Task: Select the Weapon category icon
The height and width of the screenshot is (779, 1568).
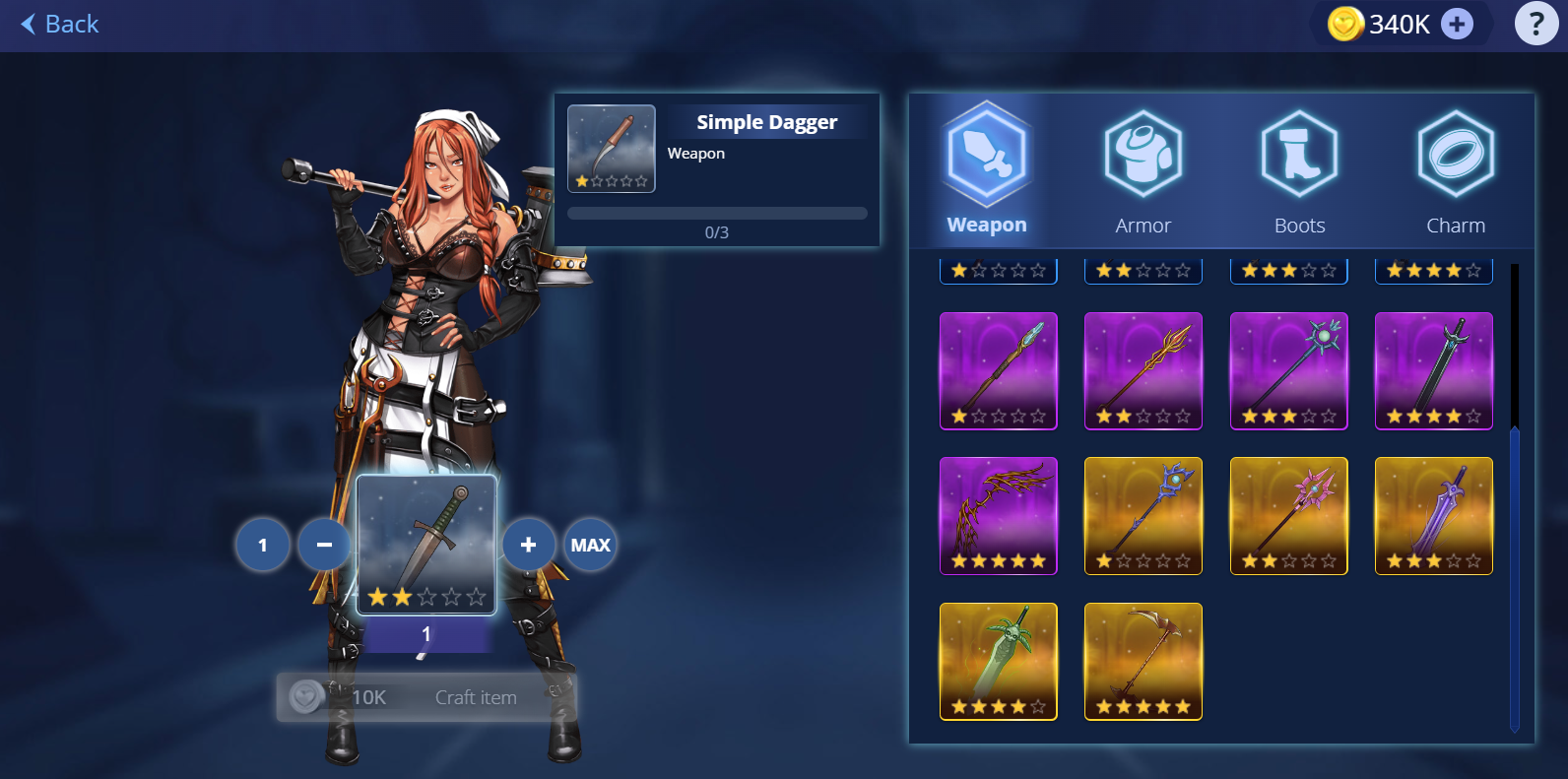Action: coord(985,155)
